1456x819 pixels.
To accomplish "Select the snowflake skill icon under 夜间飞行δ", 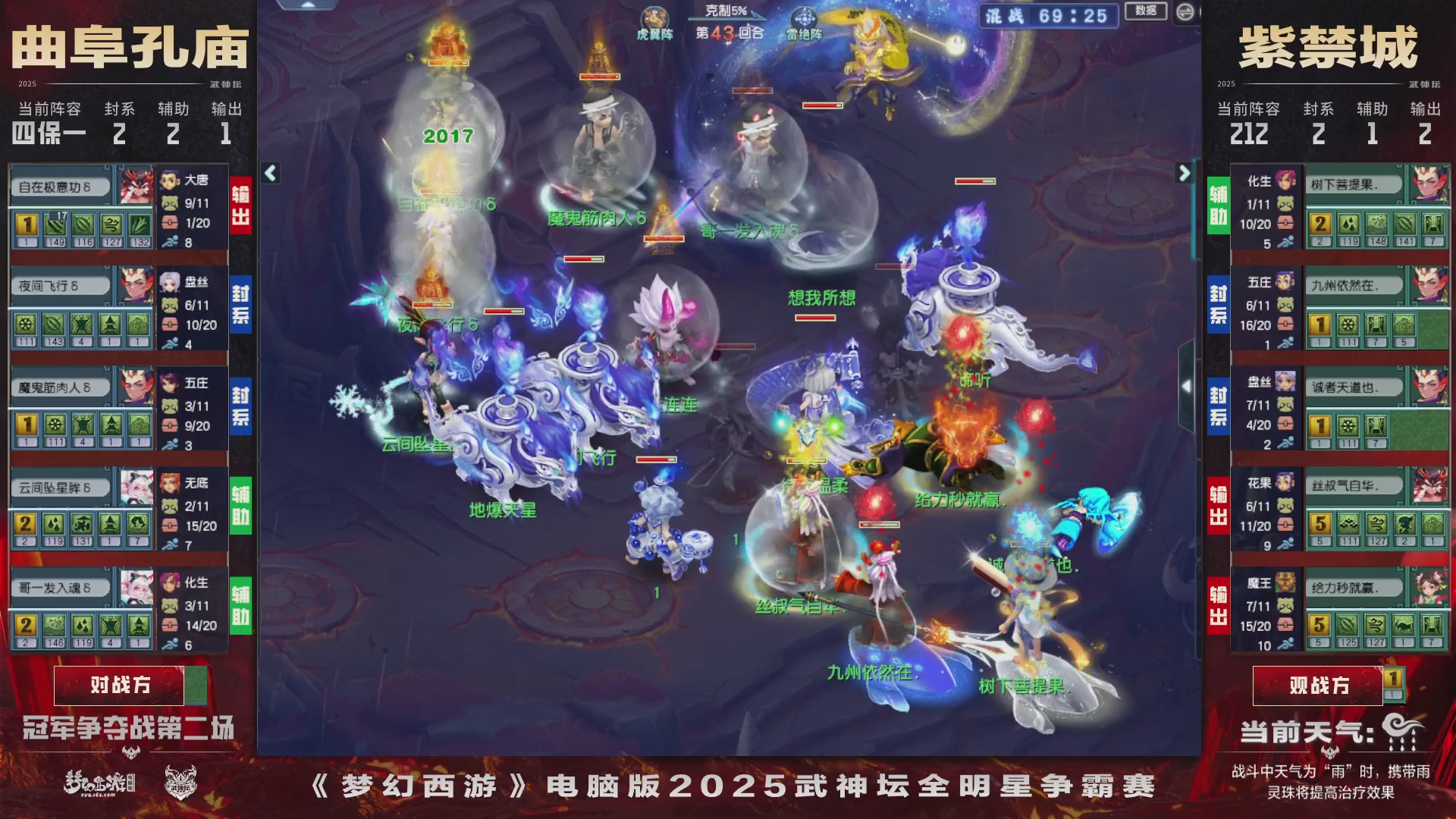I will (24, 324).
